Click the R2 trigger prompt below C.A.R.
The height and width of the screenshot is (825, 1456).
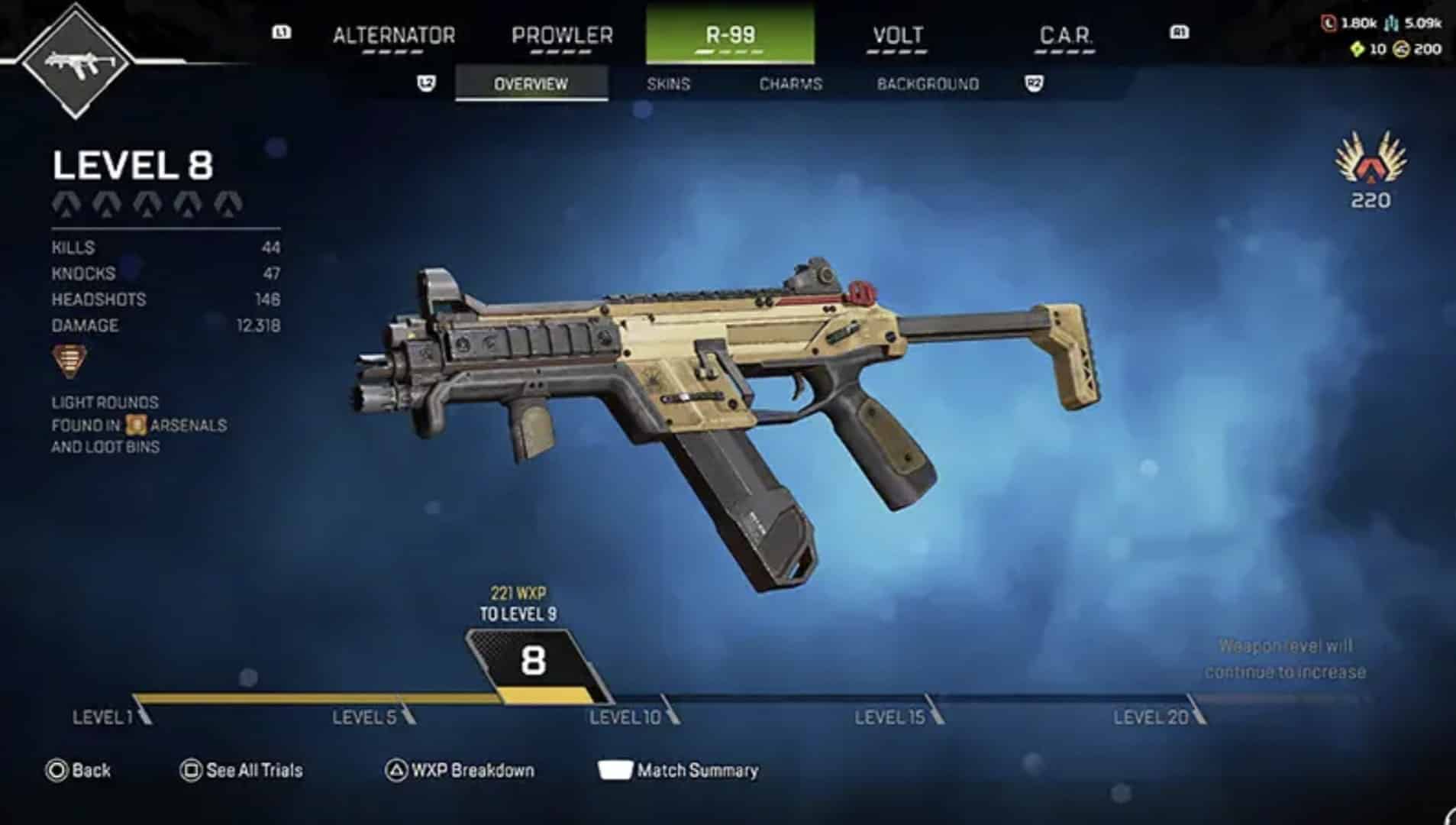[x=1035, y=83]
